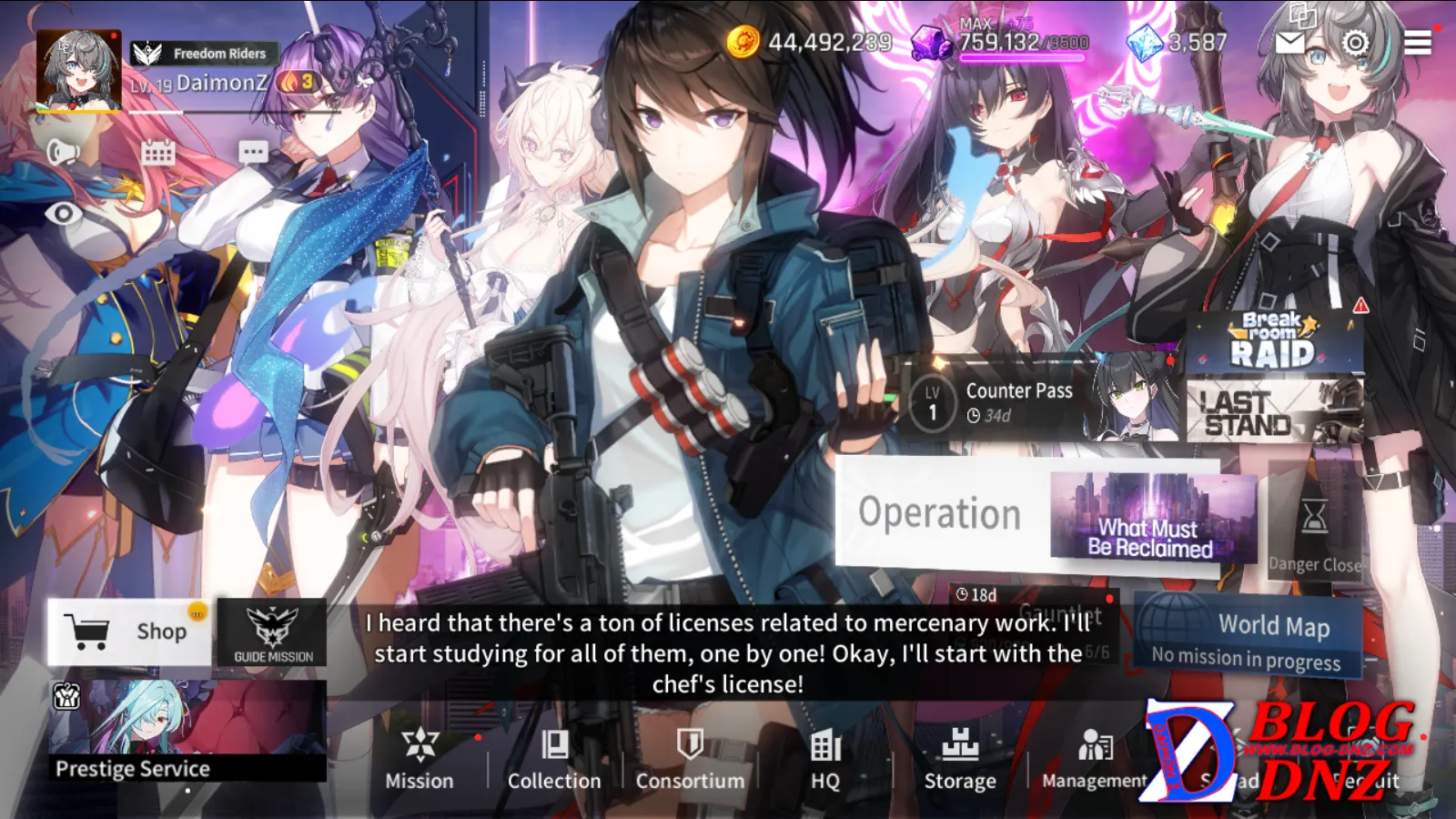Open the hamburger main menu
Viewport: 1456px width, 819px height.
1417,42
